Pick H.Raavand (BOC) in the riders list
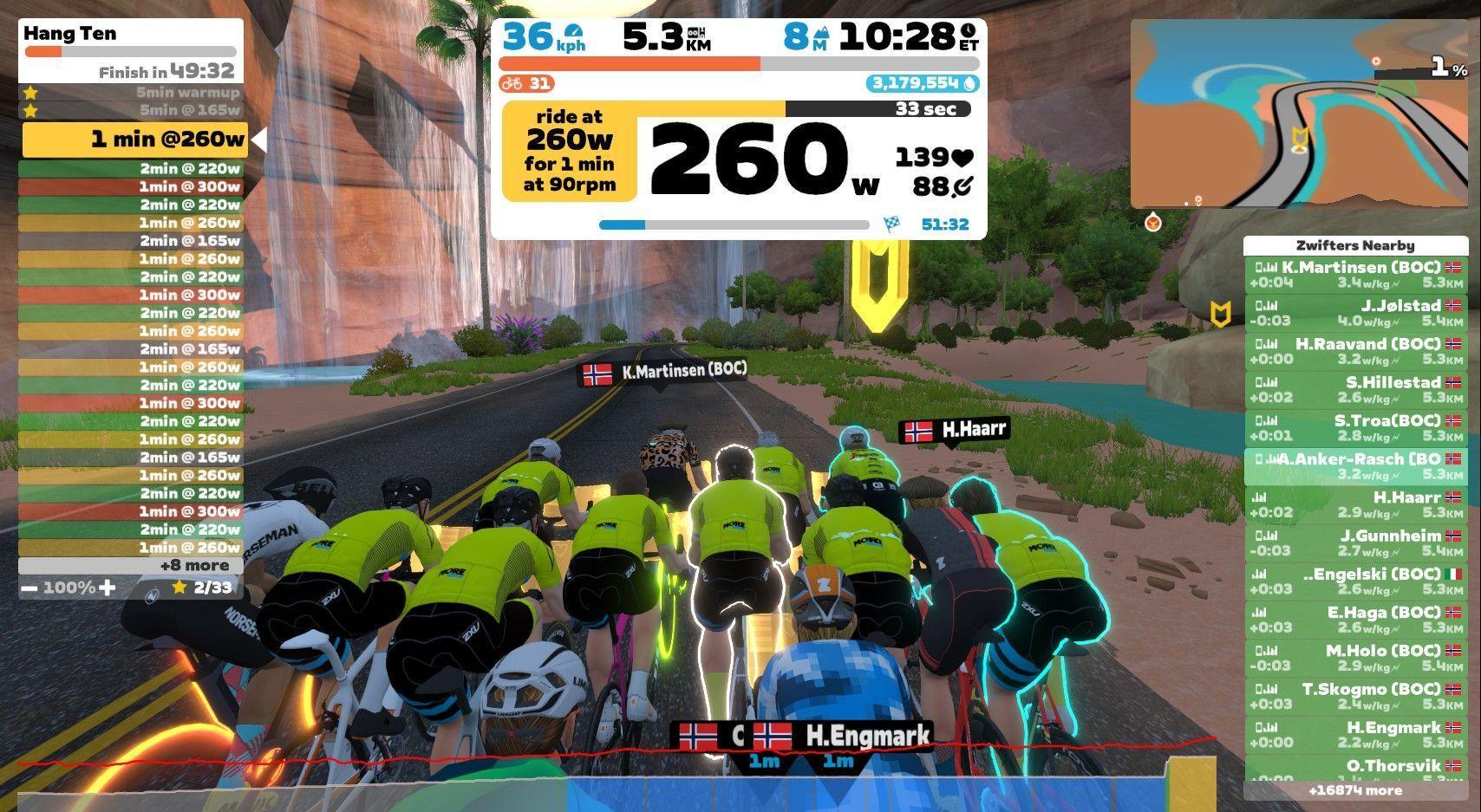Viewport: 1481px width, 812px height. 1355,351
